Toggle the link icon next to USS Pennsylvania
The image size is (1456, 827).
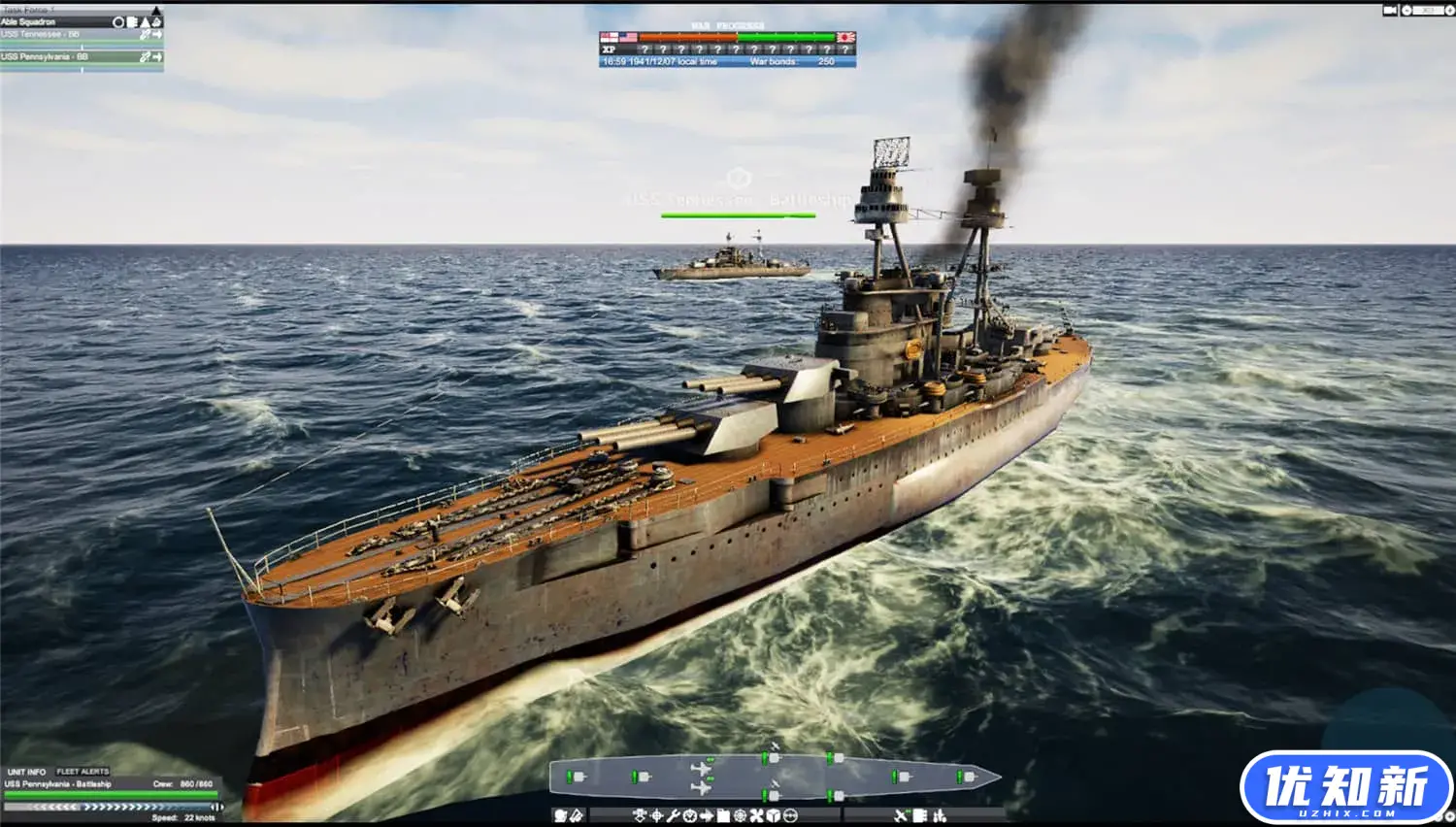[x=147, y=56]
